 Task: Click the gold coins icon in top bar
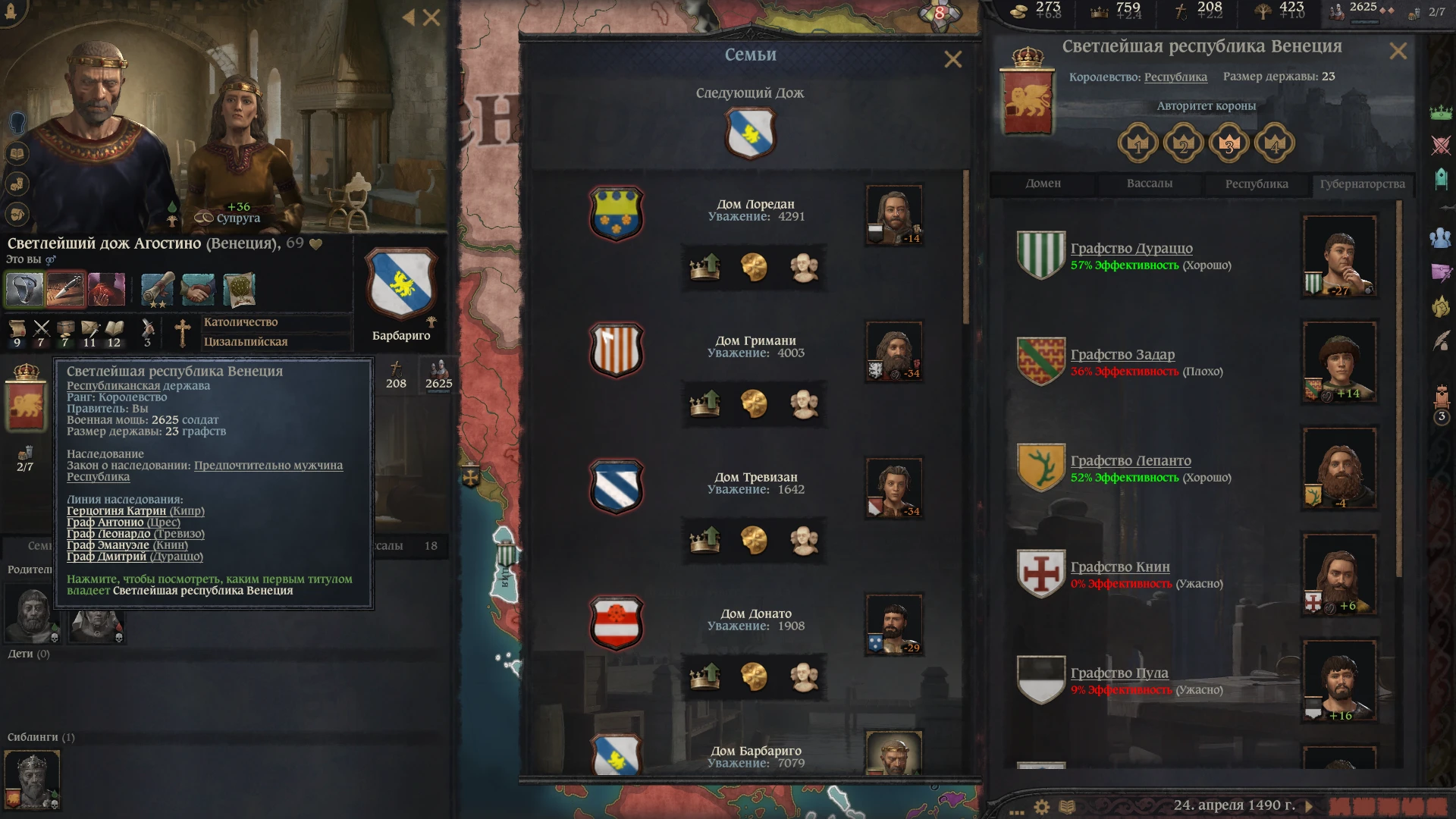click(x=1020, y=10)
